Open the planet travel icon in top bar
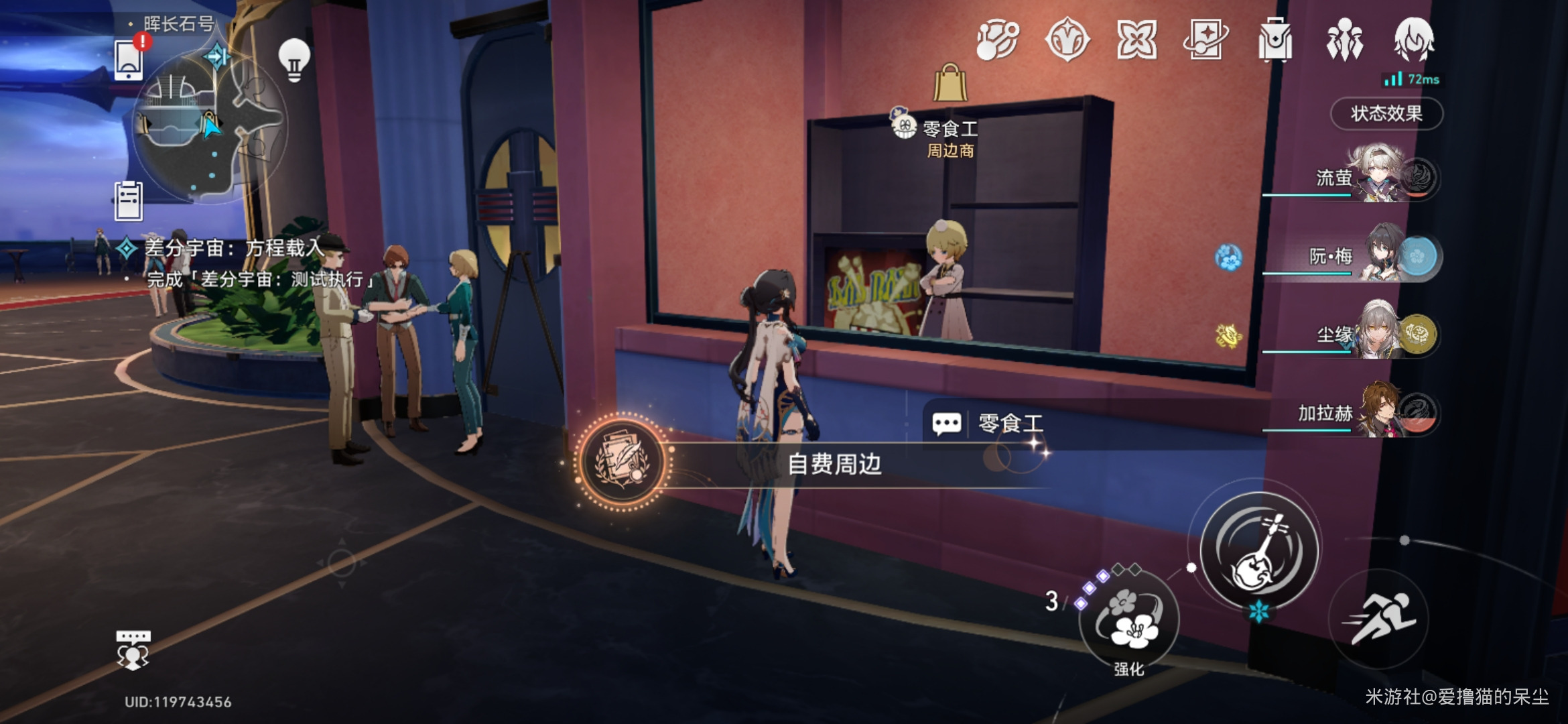 tap(998, 40)
